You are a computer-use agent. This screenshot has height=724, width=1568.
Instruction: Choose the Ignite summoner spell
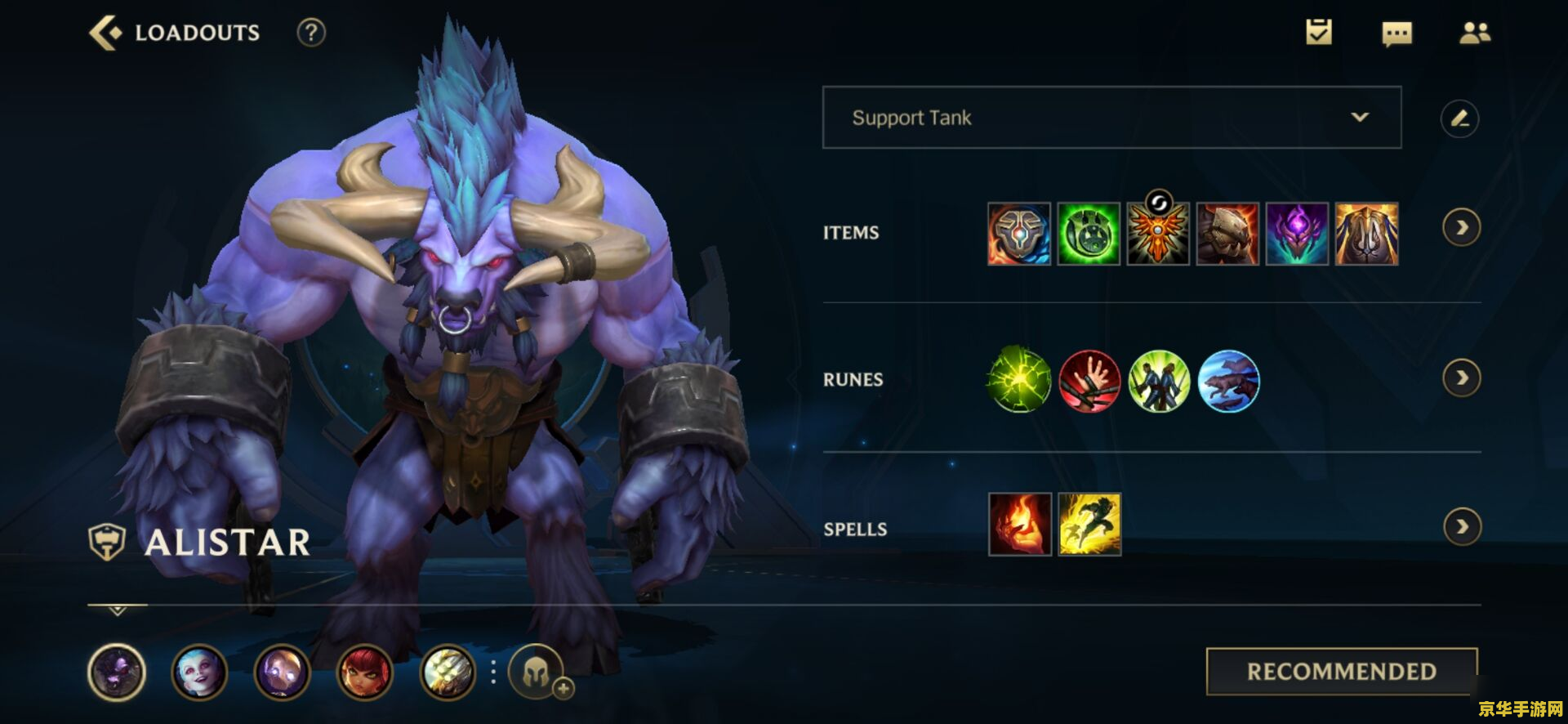click(1020, 525)
